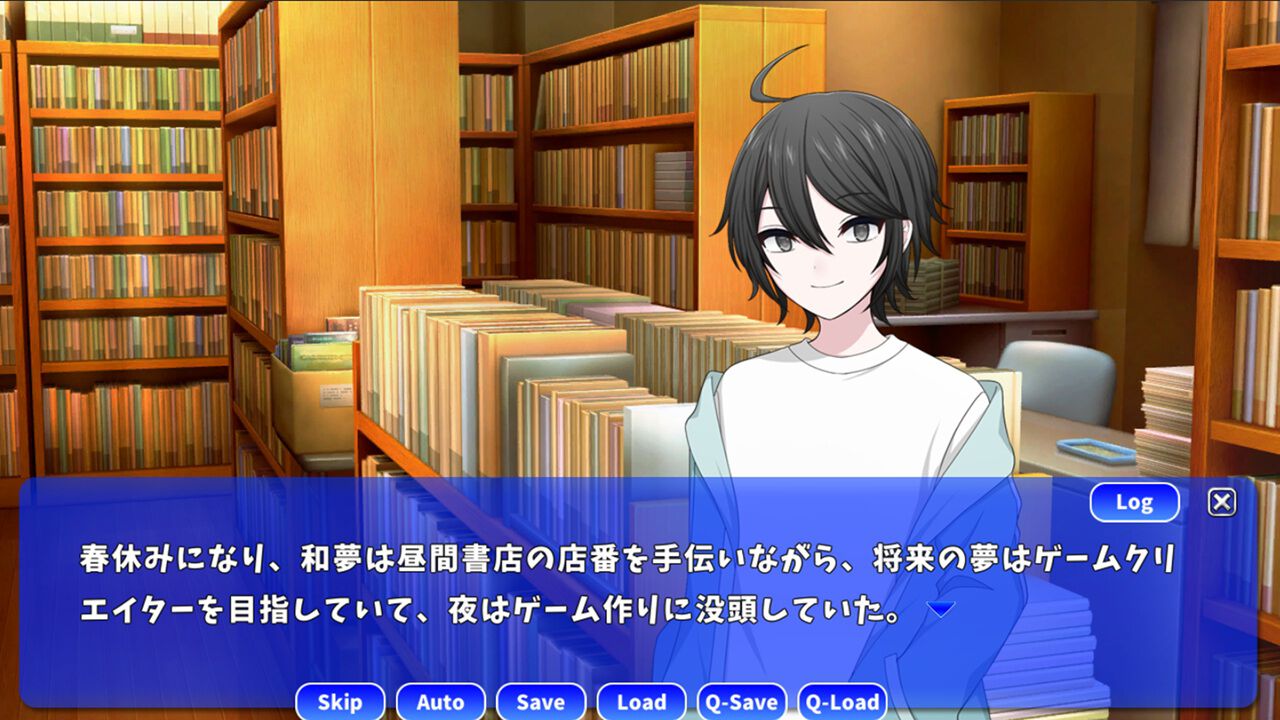Open the Log message history
The height and width of the screenshot is (720, 1280).
(x=1137, y=502)
